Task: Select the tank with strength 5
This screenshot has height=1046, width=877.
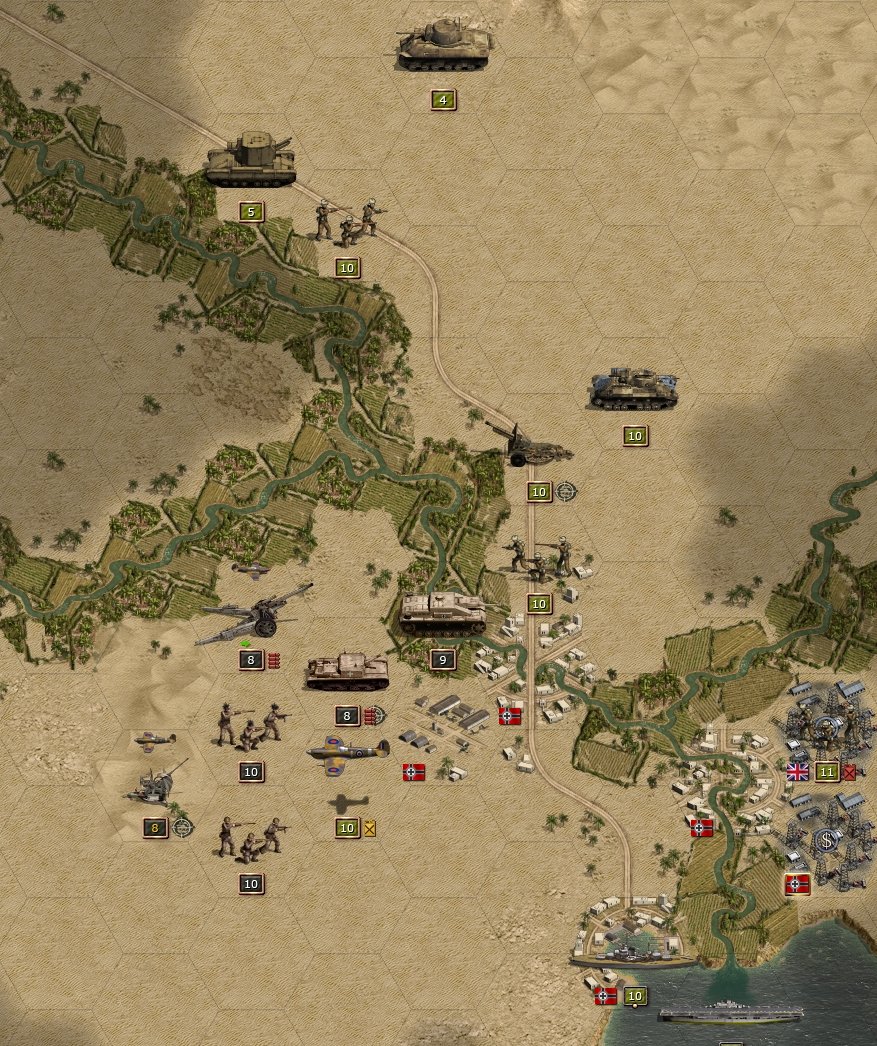Action: [x=251, y=161]
